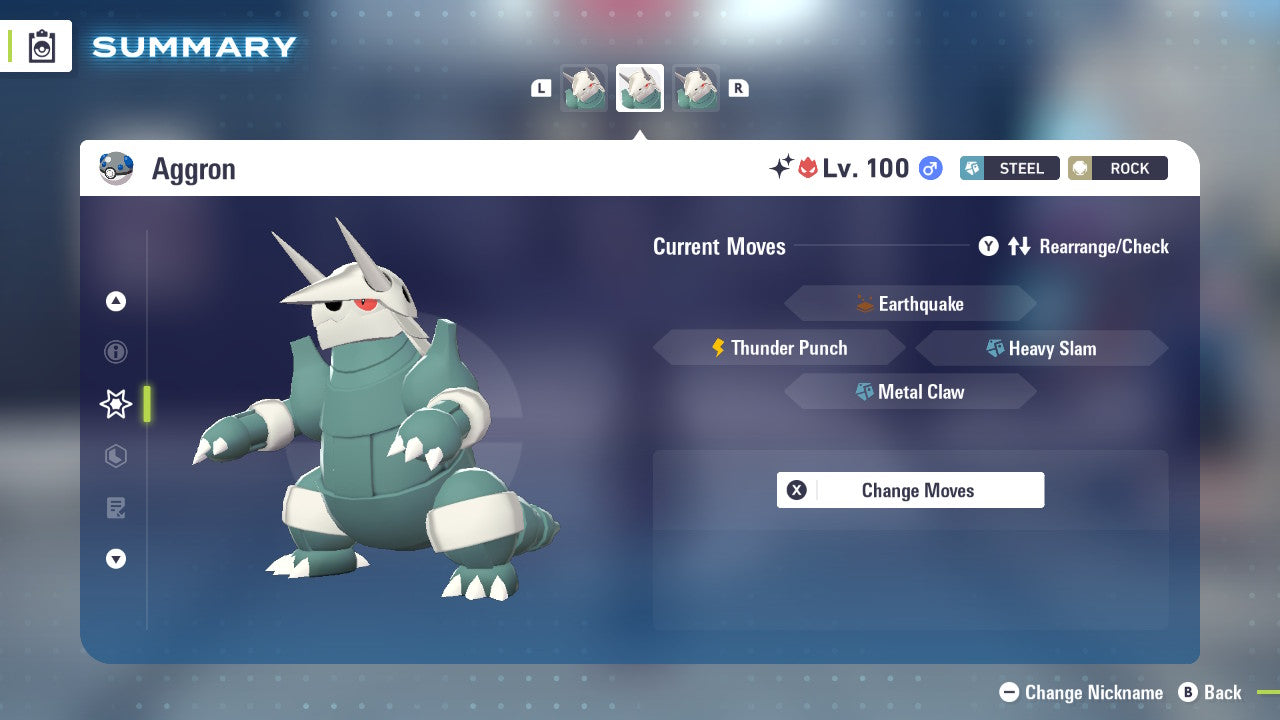Click the shield Stats panel icon

point(116,456)
